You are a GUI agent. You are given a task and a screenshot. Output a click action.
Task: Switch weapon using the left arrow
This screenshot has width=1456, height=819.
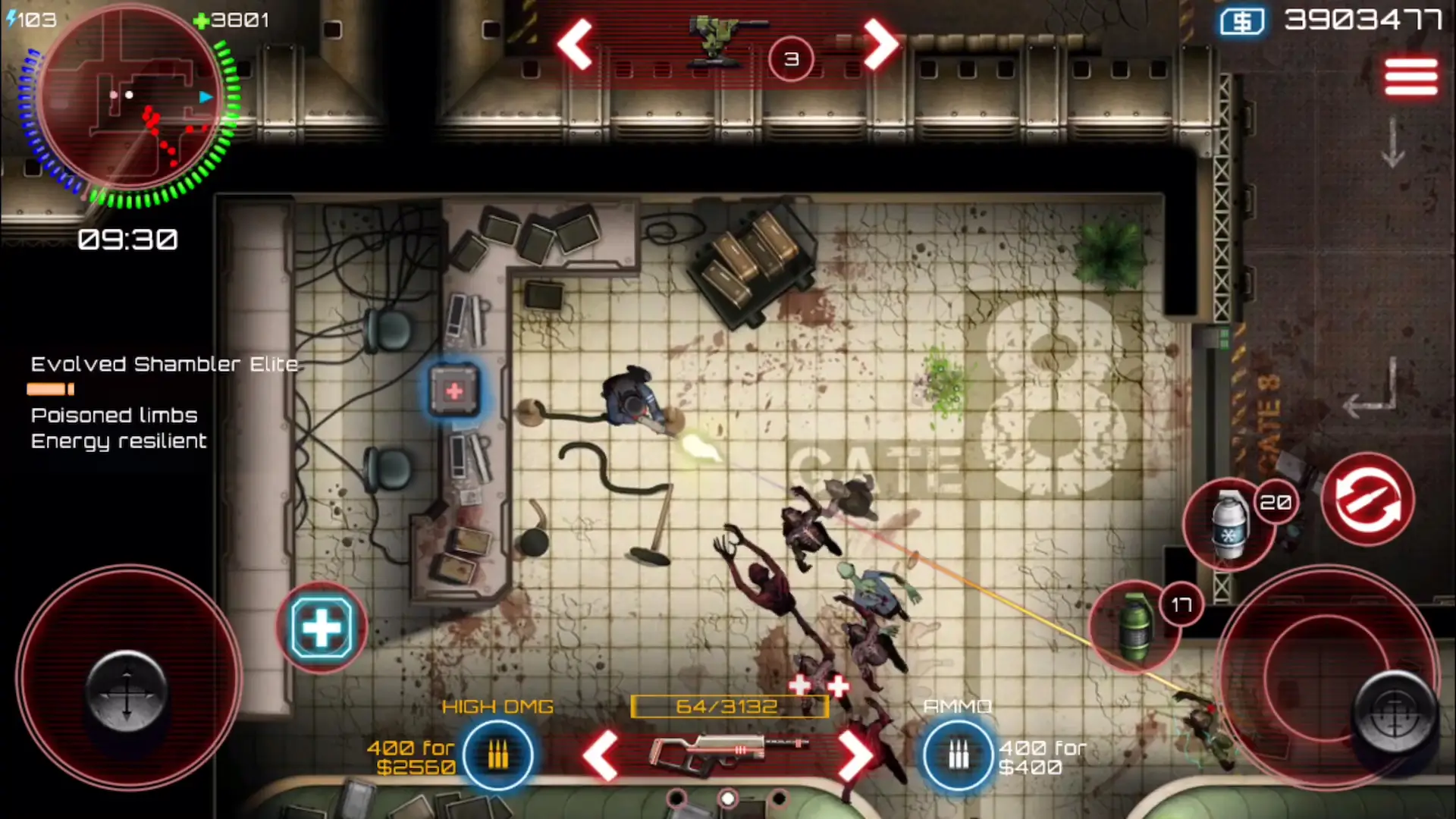[603, 756]
